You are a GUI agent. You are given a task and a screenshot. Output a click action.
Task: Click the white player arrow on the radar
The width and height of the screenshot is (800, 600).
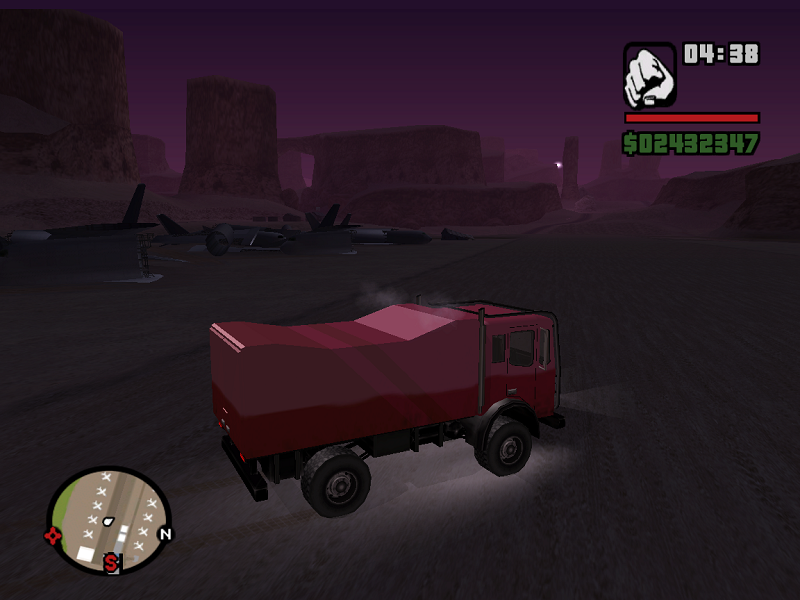click(x=109, y=522)
